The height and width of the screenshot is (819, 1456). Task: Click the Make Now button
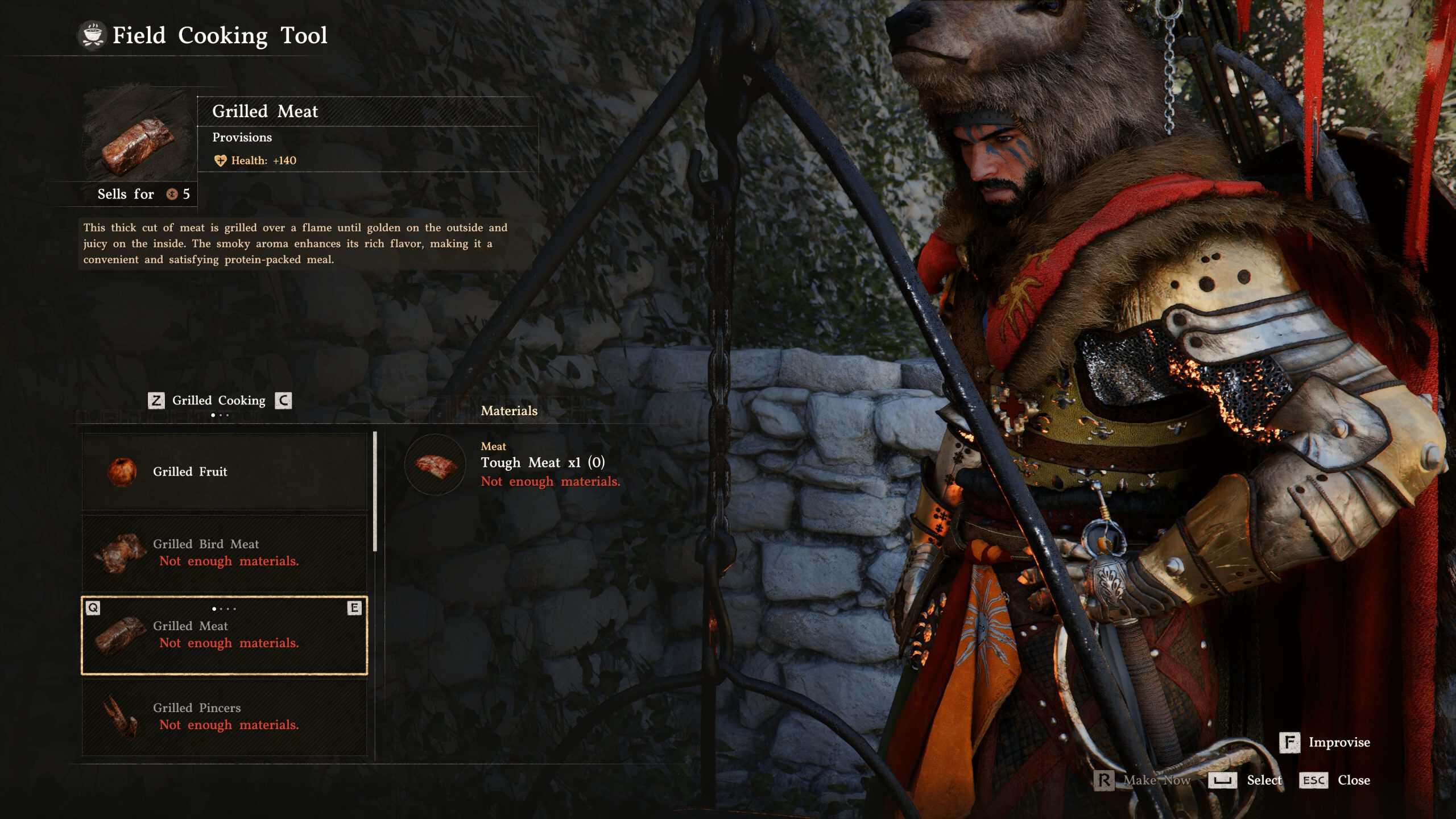click(1142, 780)
